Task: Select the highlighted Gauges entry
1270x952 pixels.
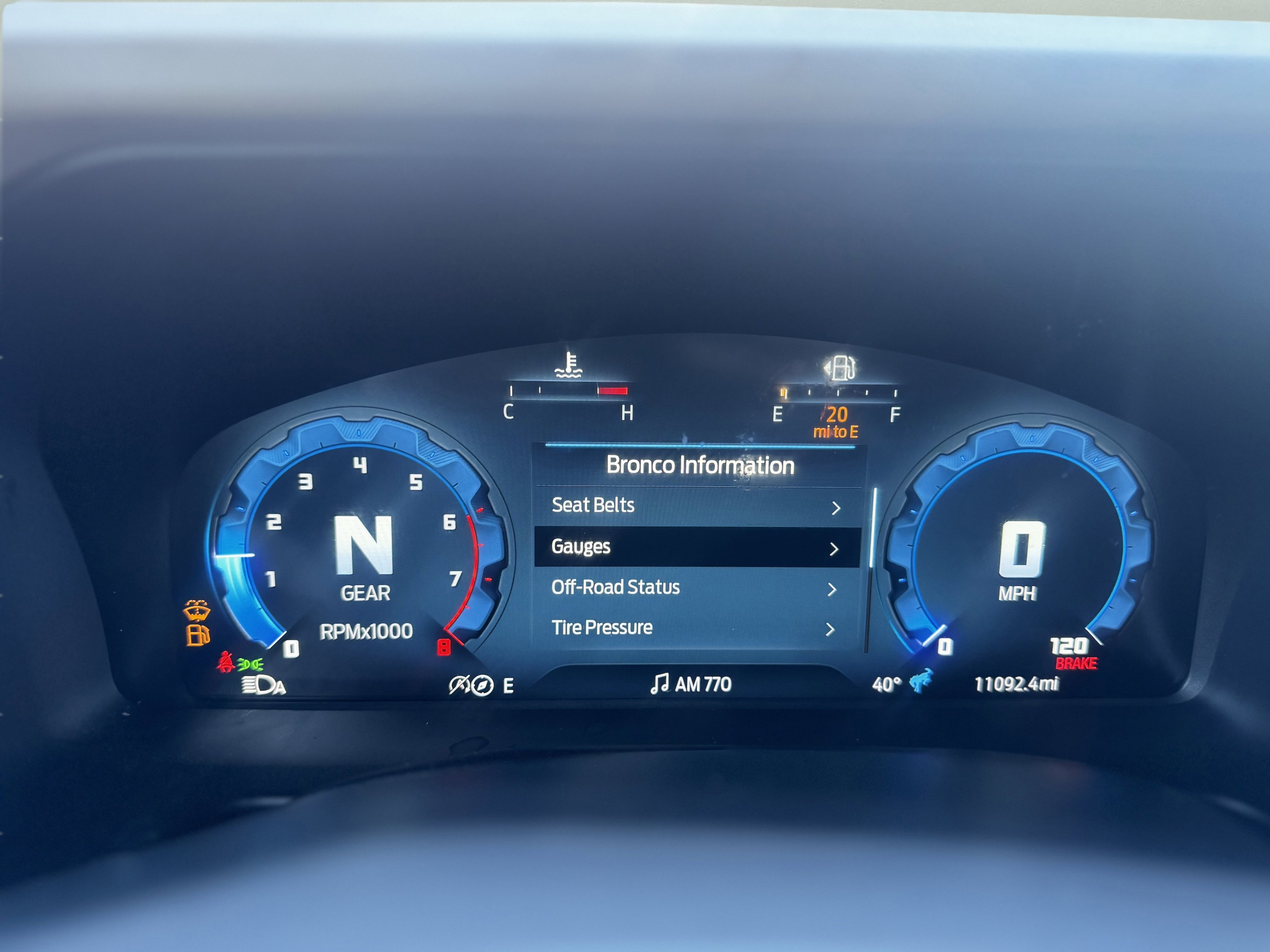Action: coord(696,547)
